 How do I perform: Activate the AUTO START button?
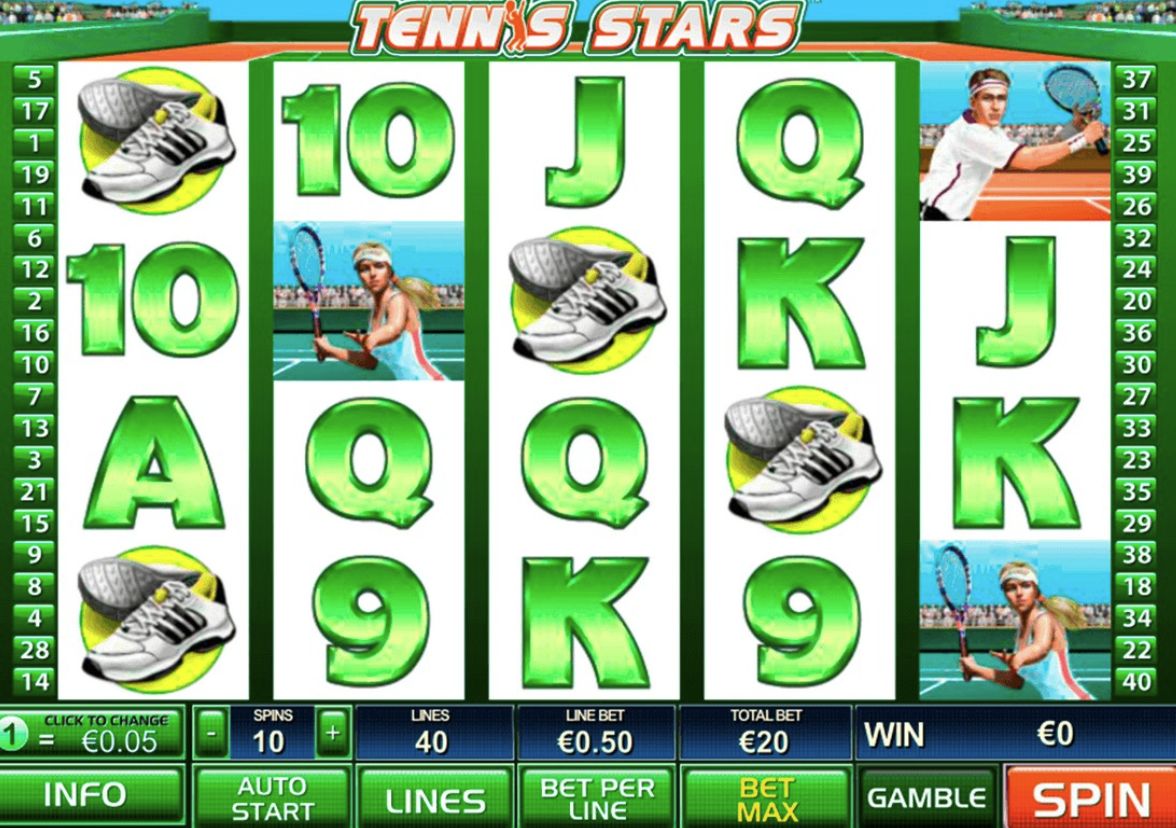tap(274, 798)
